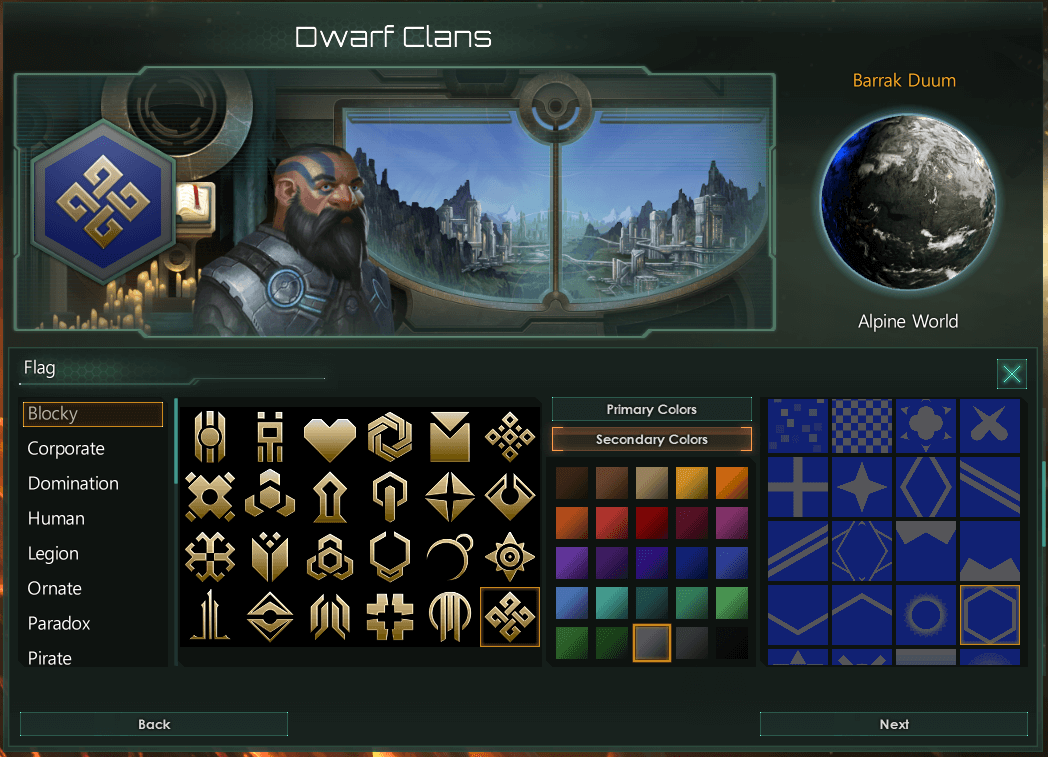Switch to Primary Colors
The image size is (1048, 757).
[x=651, y=409]
